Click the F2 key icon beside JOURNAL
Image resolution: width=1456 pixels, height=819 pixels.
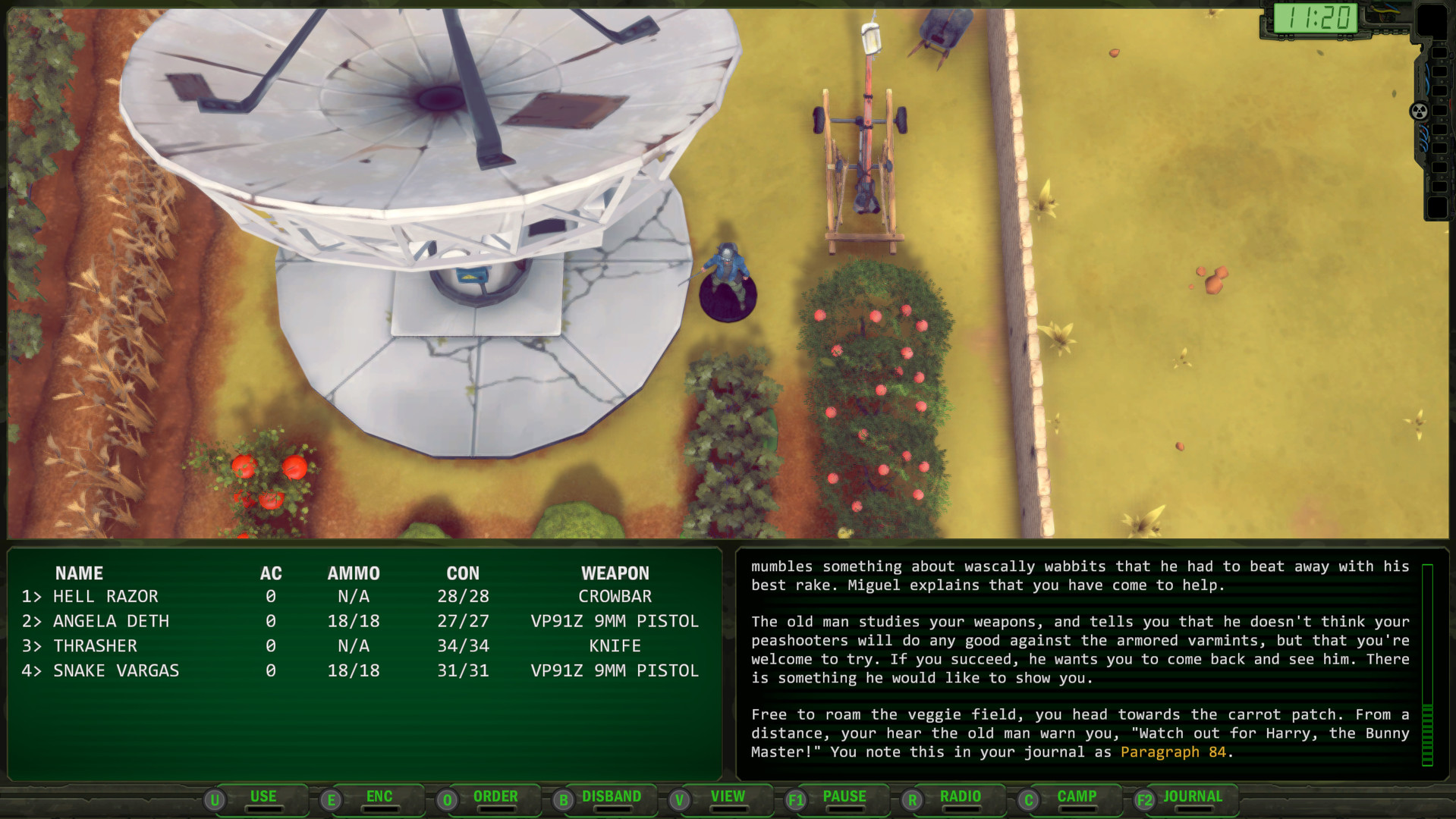1144,799
